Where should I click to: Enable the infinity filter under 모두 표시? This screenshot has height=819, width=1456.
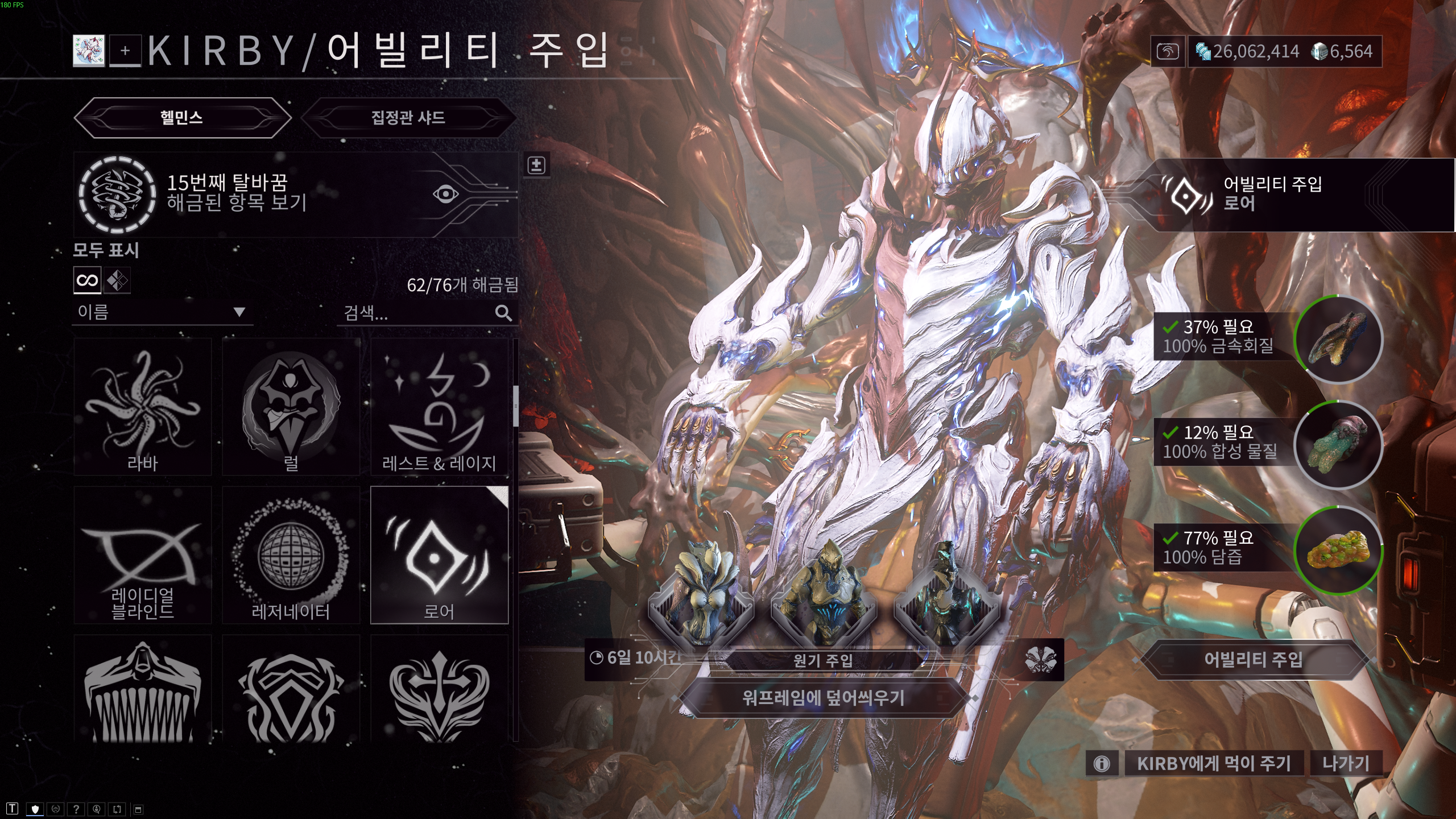click(x=87, y=281)
